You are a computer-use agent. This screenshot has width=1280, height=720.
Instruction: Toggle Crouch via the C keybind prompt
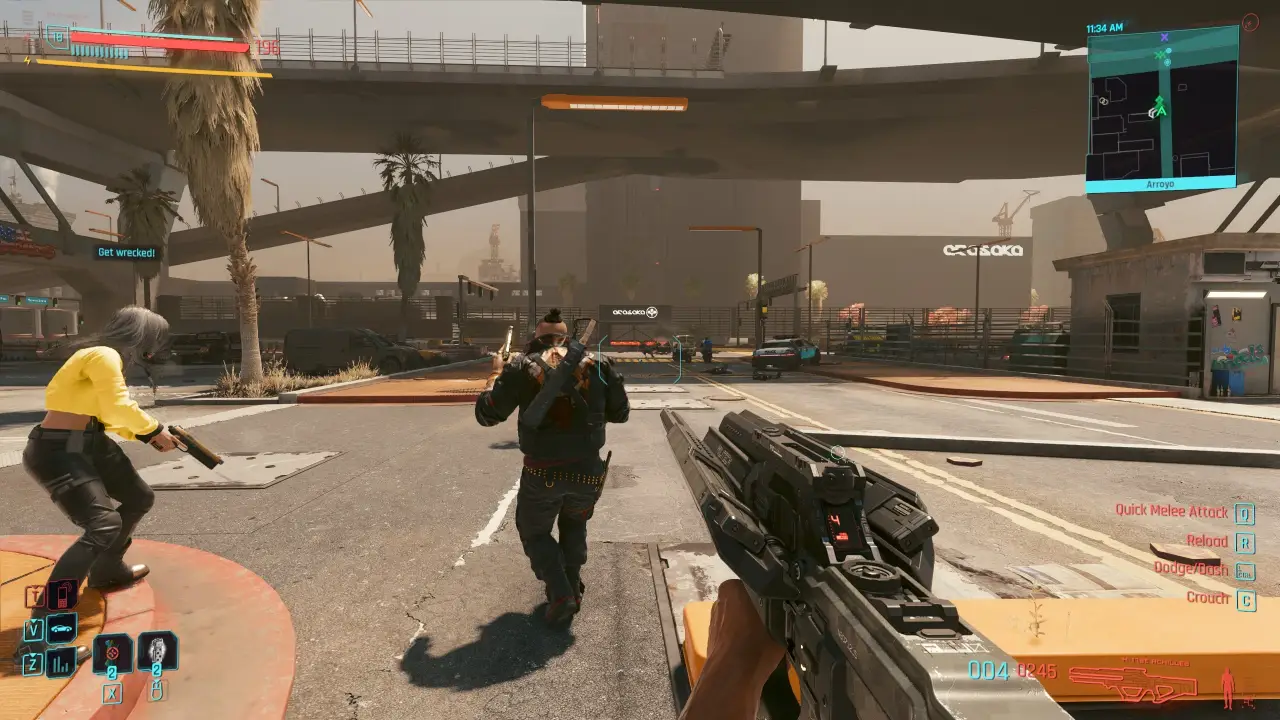click(1245, 597)
